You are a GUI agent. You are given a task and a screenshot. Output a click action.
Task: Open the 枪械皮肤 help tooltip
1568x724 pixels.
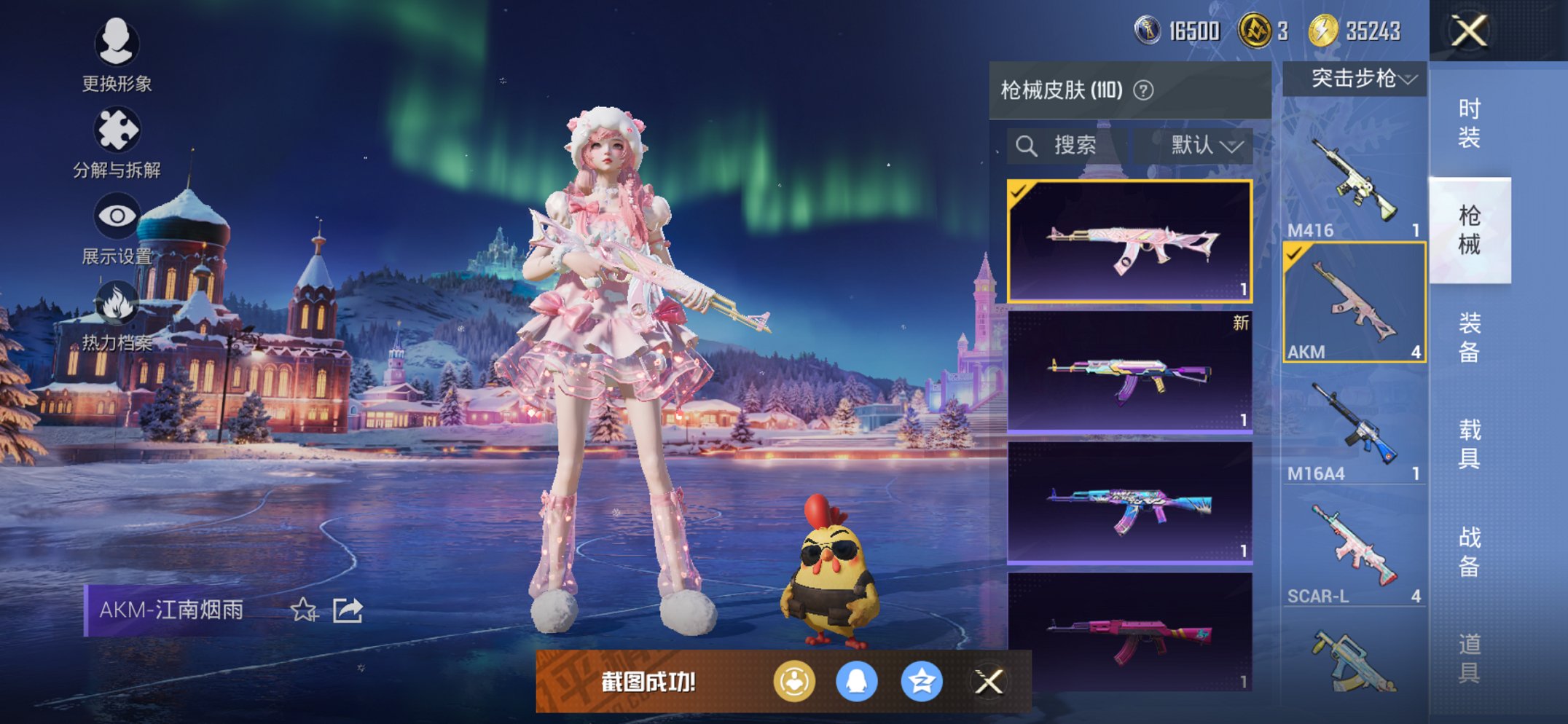click(x=1144, y=90)
